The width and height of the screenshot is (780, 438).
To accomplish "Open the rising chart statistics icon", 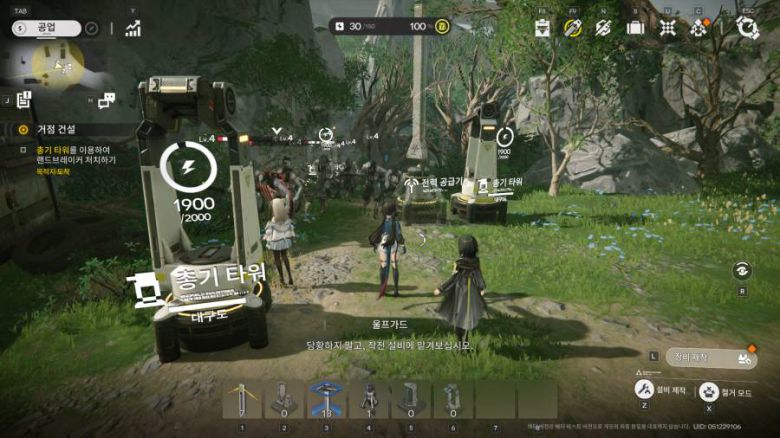I will pyautogui.click(x=132, y=28).
